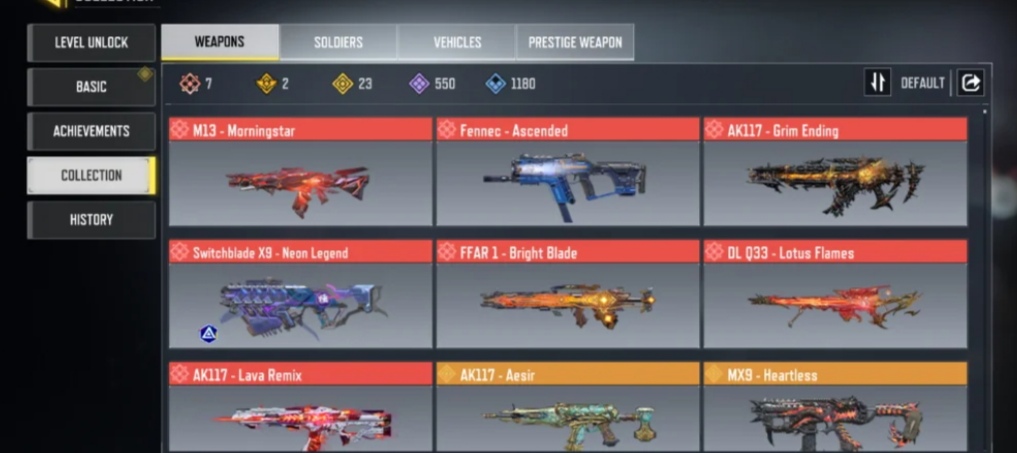Select the M13 - Morningstar weapon card

coord(300,172)
